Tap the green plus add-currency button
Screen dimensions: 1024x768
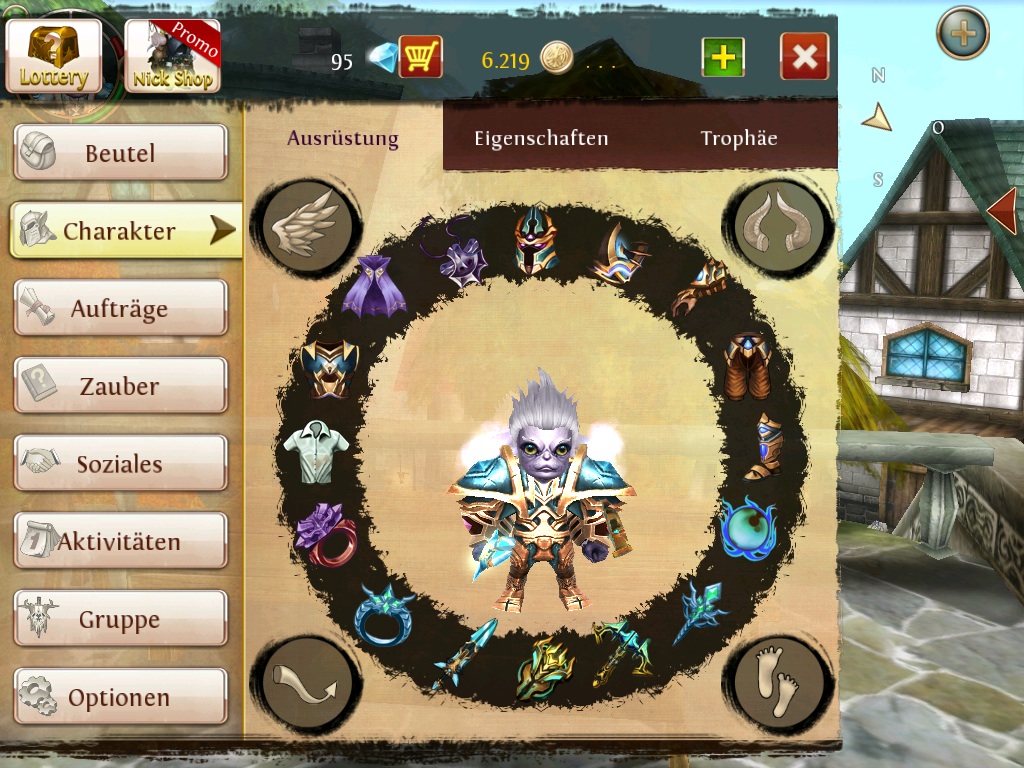tap(723, 57)
